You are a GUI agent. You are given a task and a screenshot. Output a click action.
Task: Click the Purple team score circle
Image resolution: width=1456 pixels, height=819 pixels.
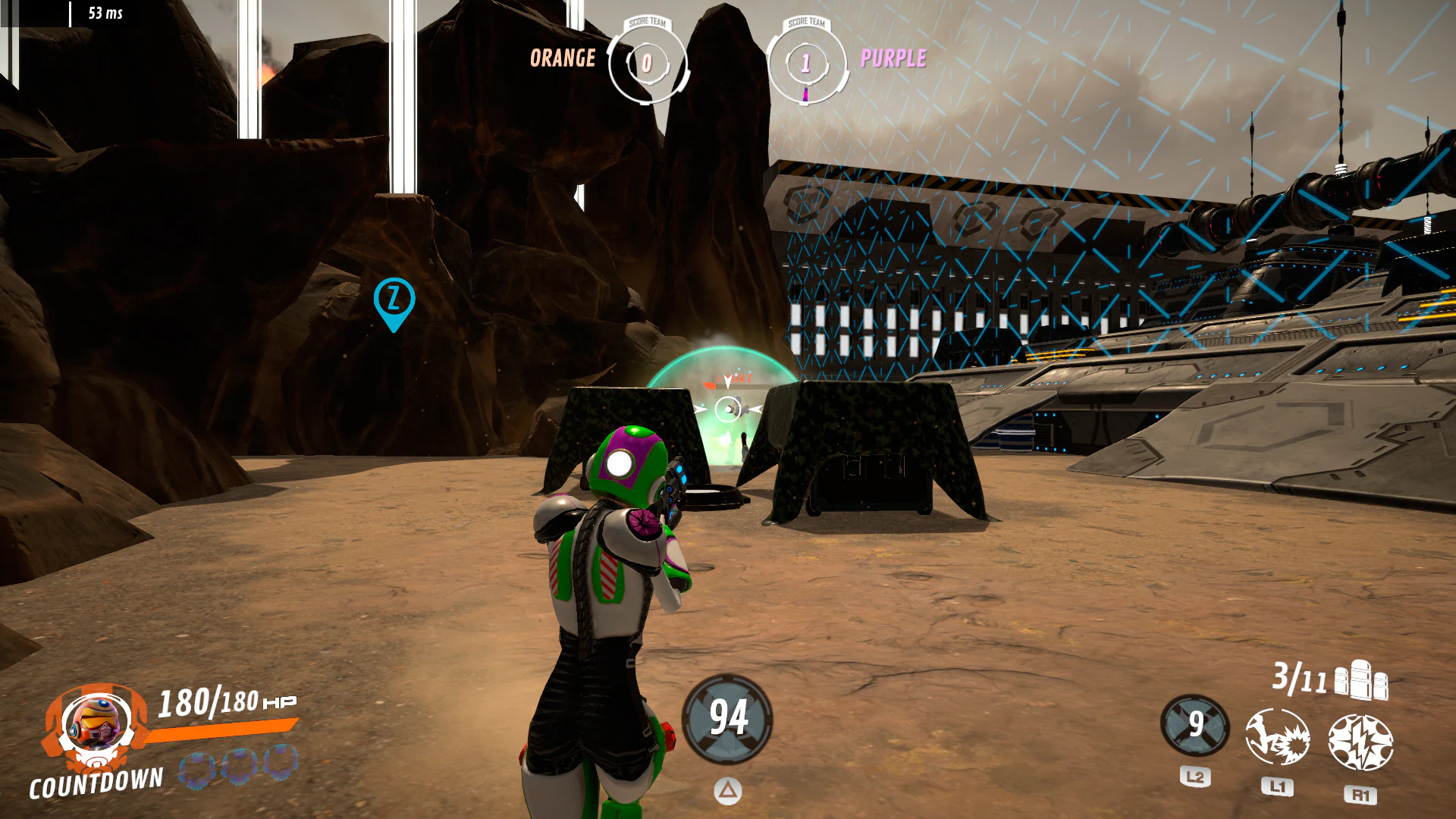pos(805,64)
